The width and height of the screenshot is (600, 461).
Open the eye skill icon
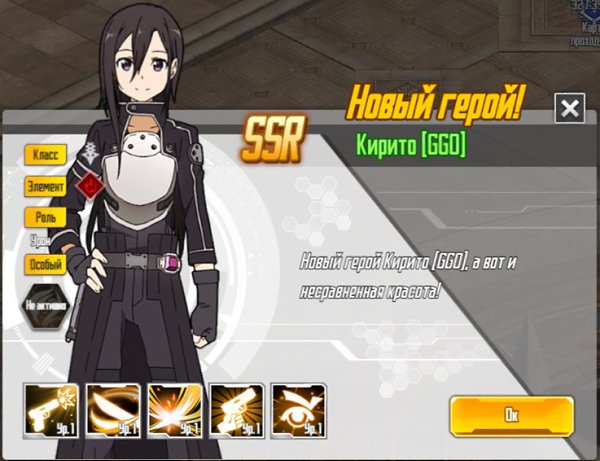coord(298,410)
